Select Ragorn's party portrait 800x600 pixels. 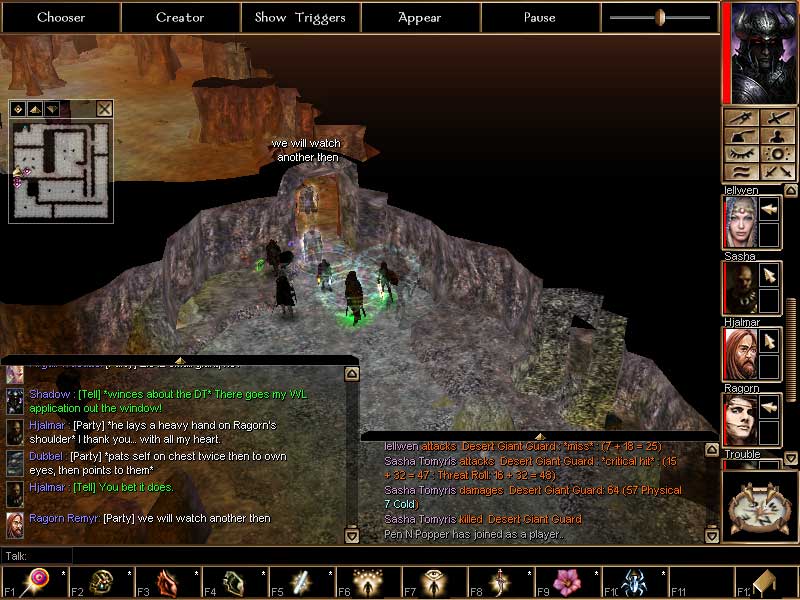point(739,420)
